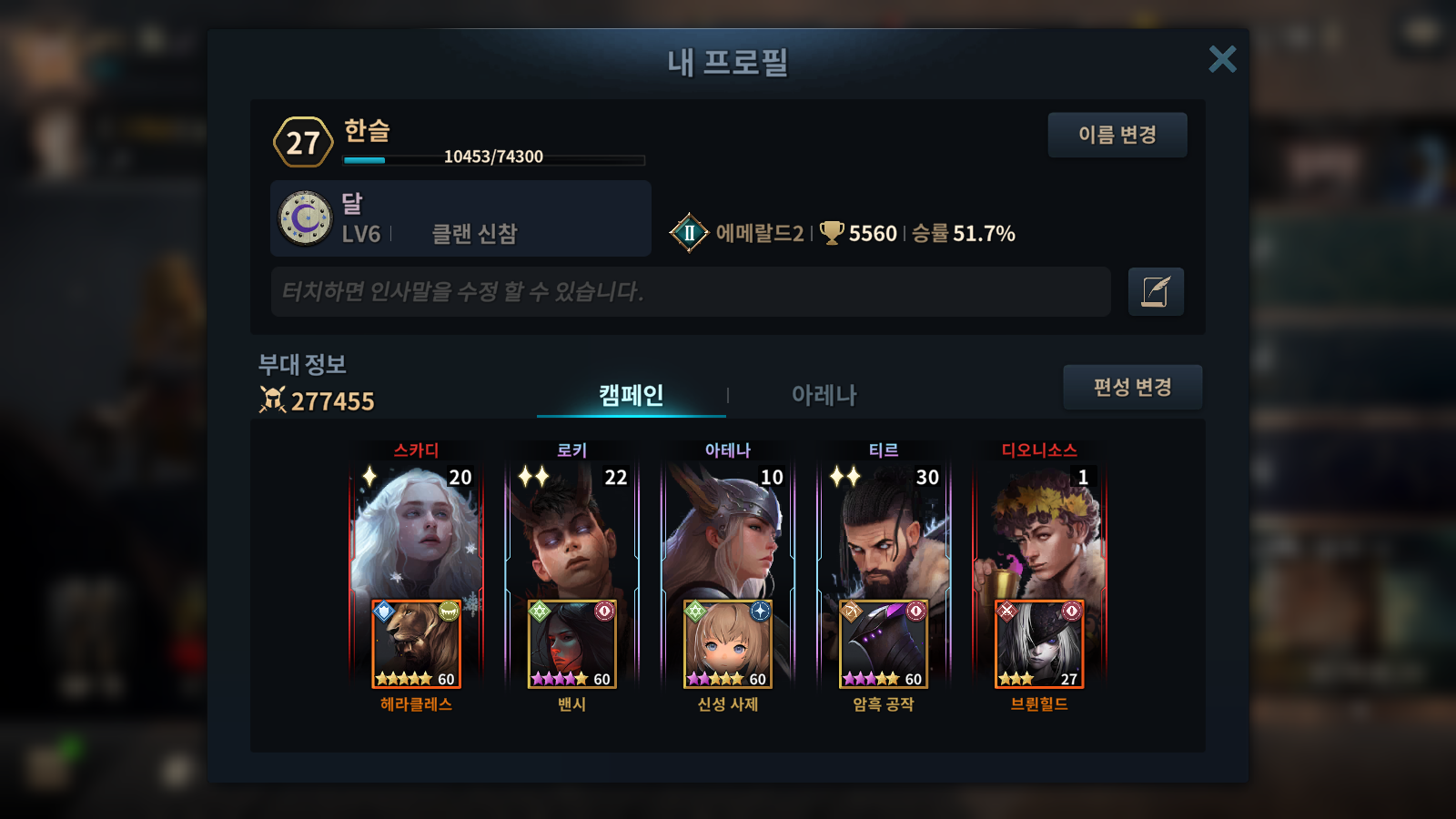Click the 에메랄드2 rank emblem
This screenshot has width=1456, height=819.
pos(689,233)
